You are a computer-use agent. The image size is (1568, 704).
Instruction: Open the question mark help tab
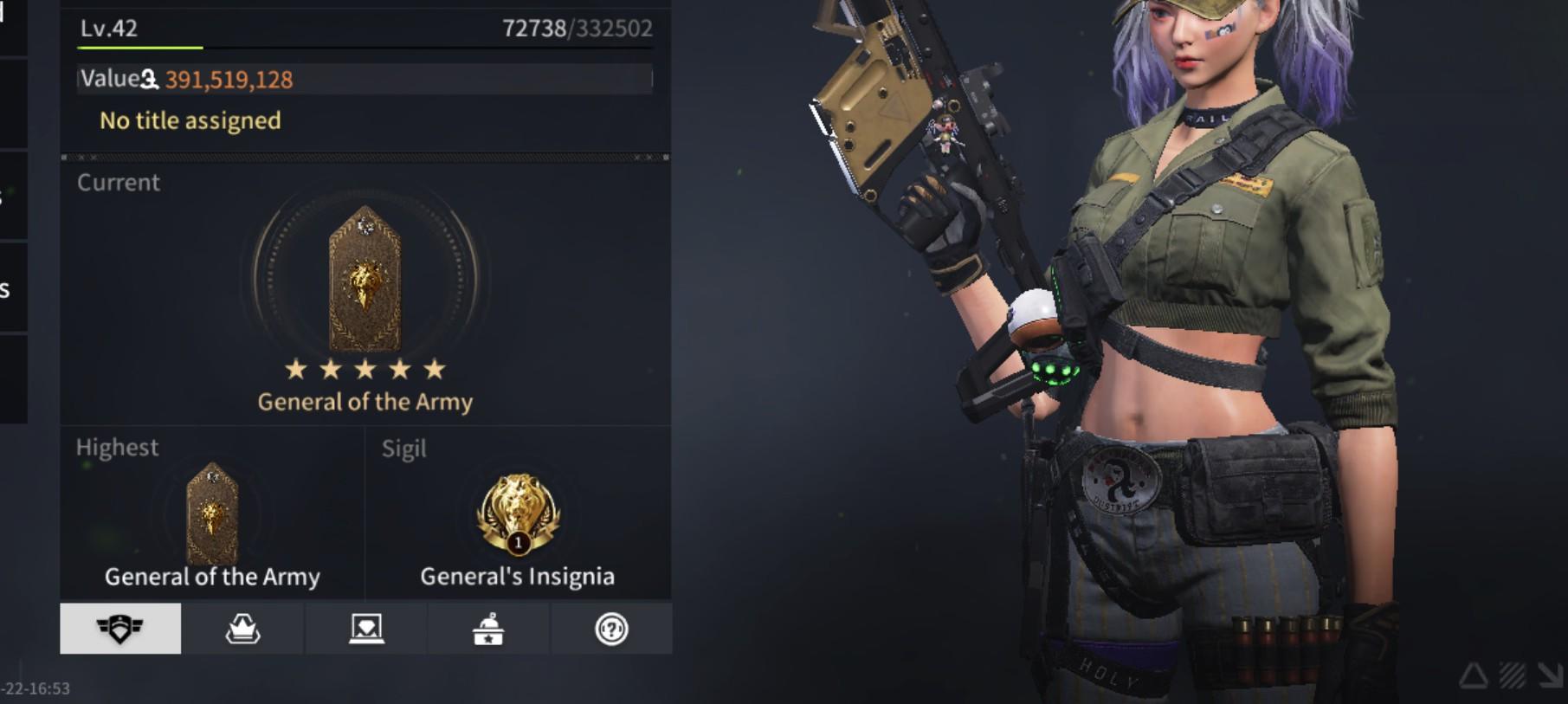point(611,629)
